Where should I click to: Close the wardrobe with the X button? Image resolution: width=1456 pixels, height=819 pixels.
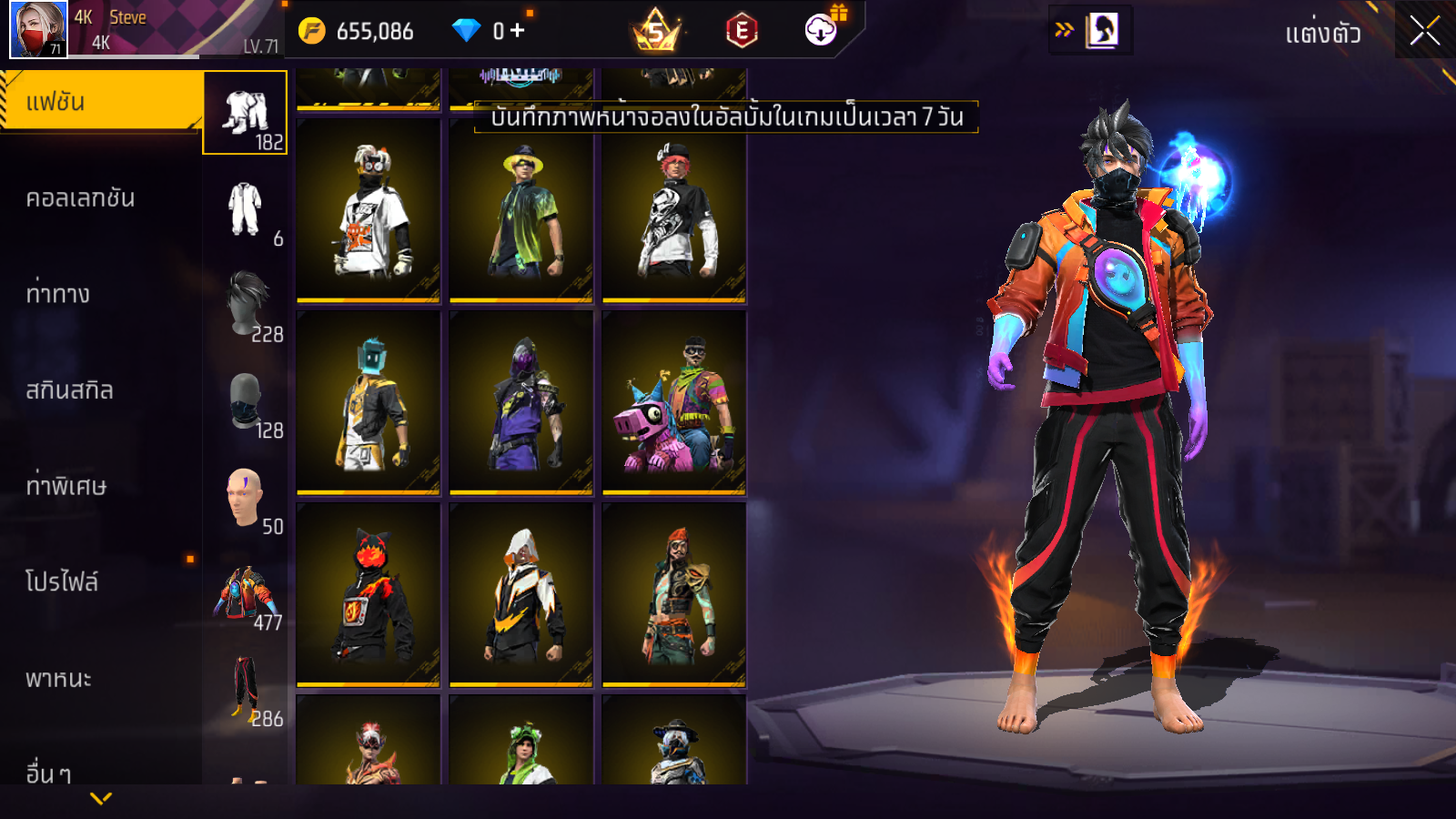point(1424,31)
